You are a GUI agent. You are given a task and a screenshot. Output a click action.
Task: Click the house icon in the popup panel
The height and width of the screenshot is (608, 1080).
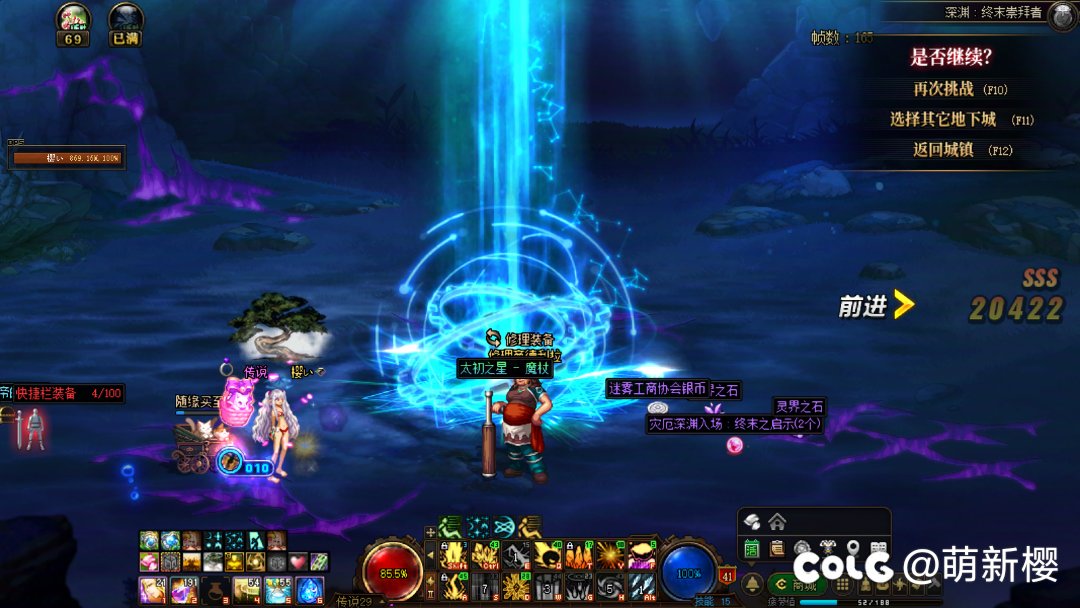click(777, 521)
